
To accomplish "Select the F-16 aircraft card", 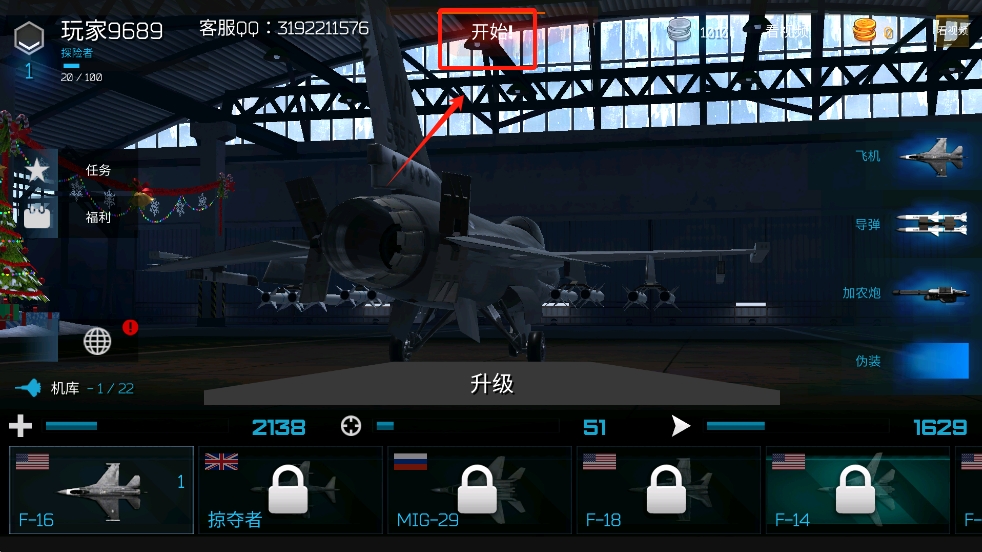I will [102, 490].
